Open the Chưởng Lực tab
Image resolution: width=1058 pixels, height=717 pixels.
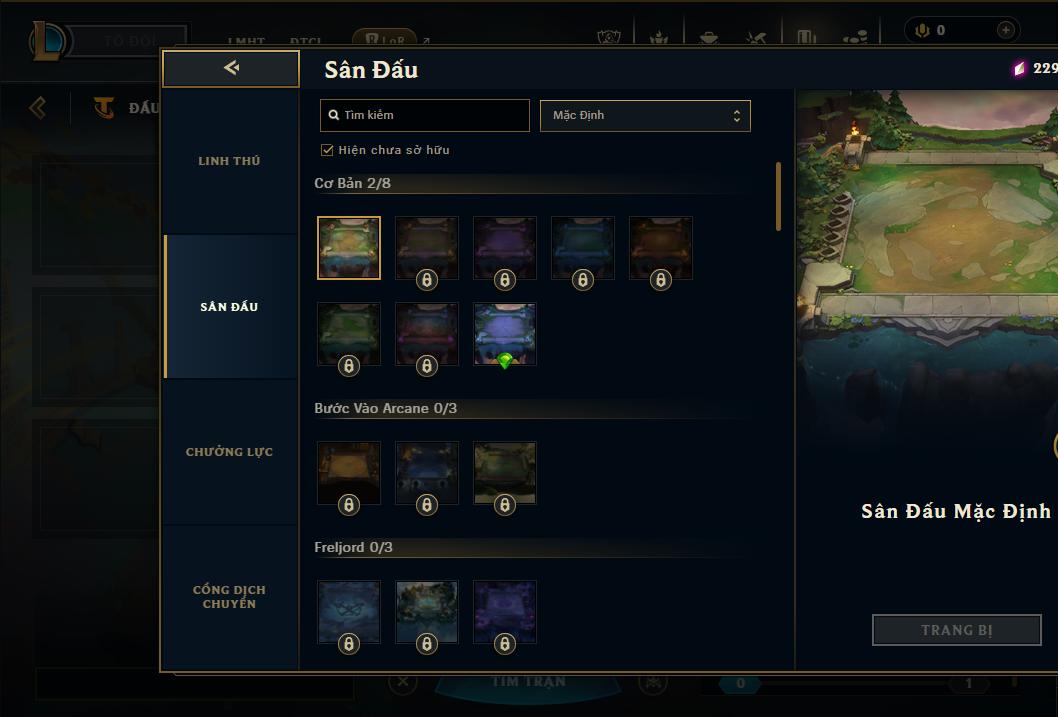click(x=229, y=452)
